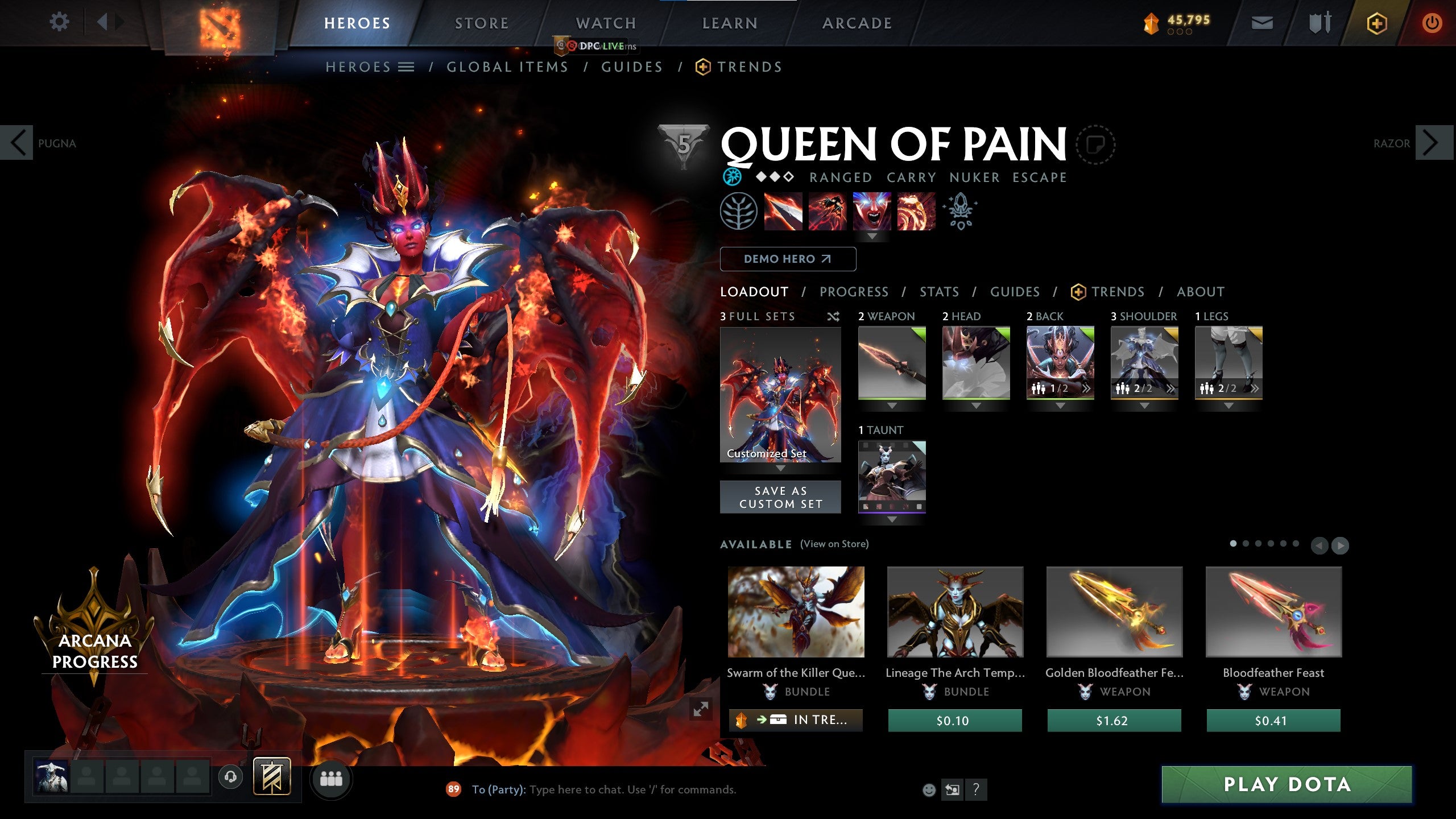Open the PROGRESS tab for Queen of Pain
This screenshot has height=819, width=1456.
(x=854, y=292)
